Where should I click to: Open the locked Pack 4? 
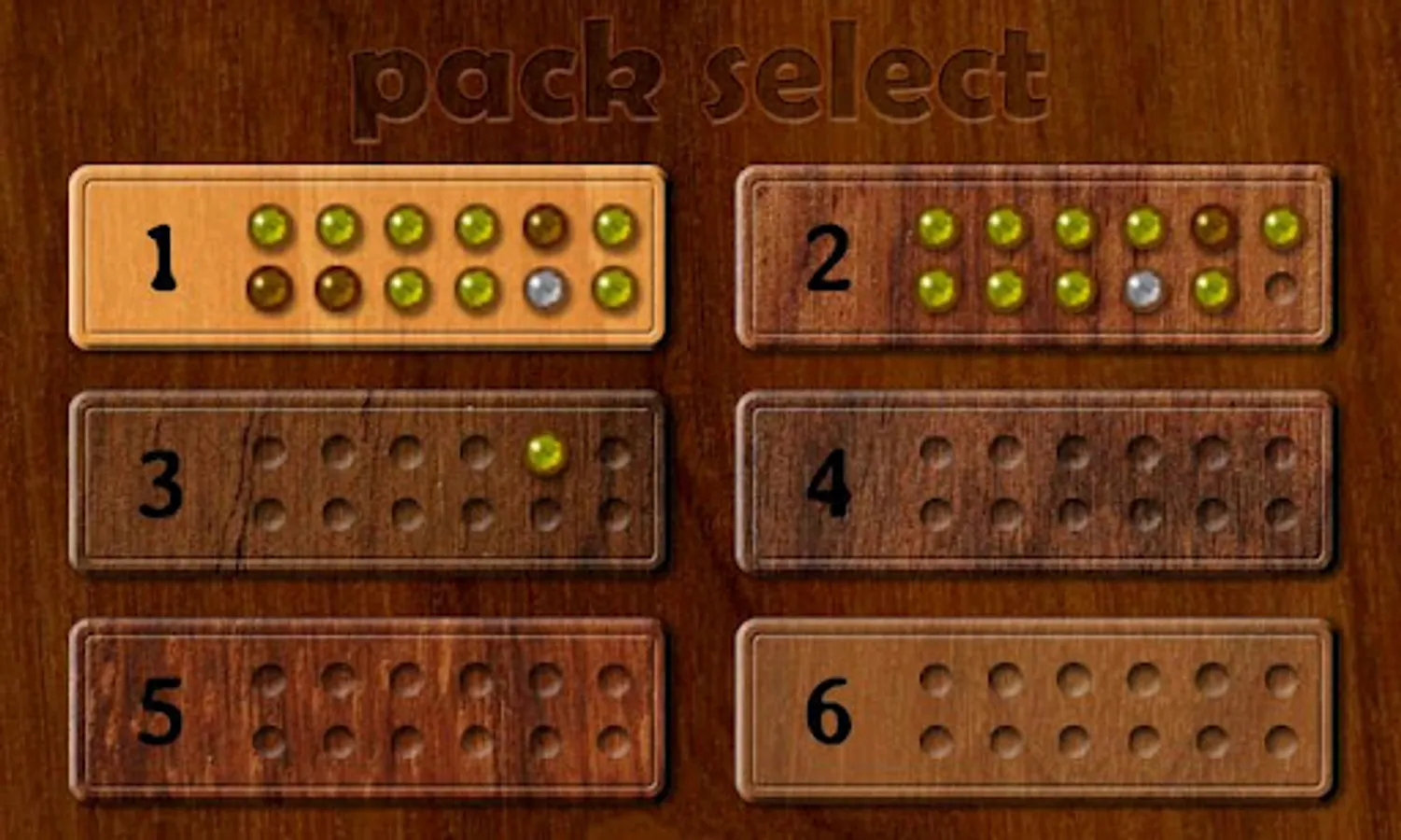tap(1036, 483)
